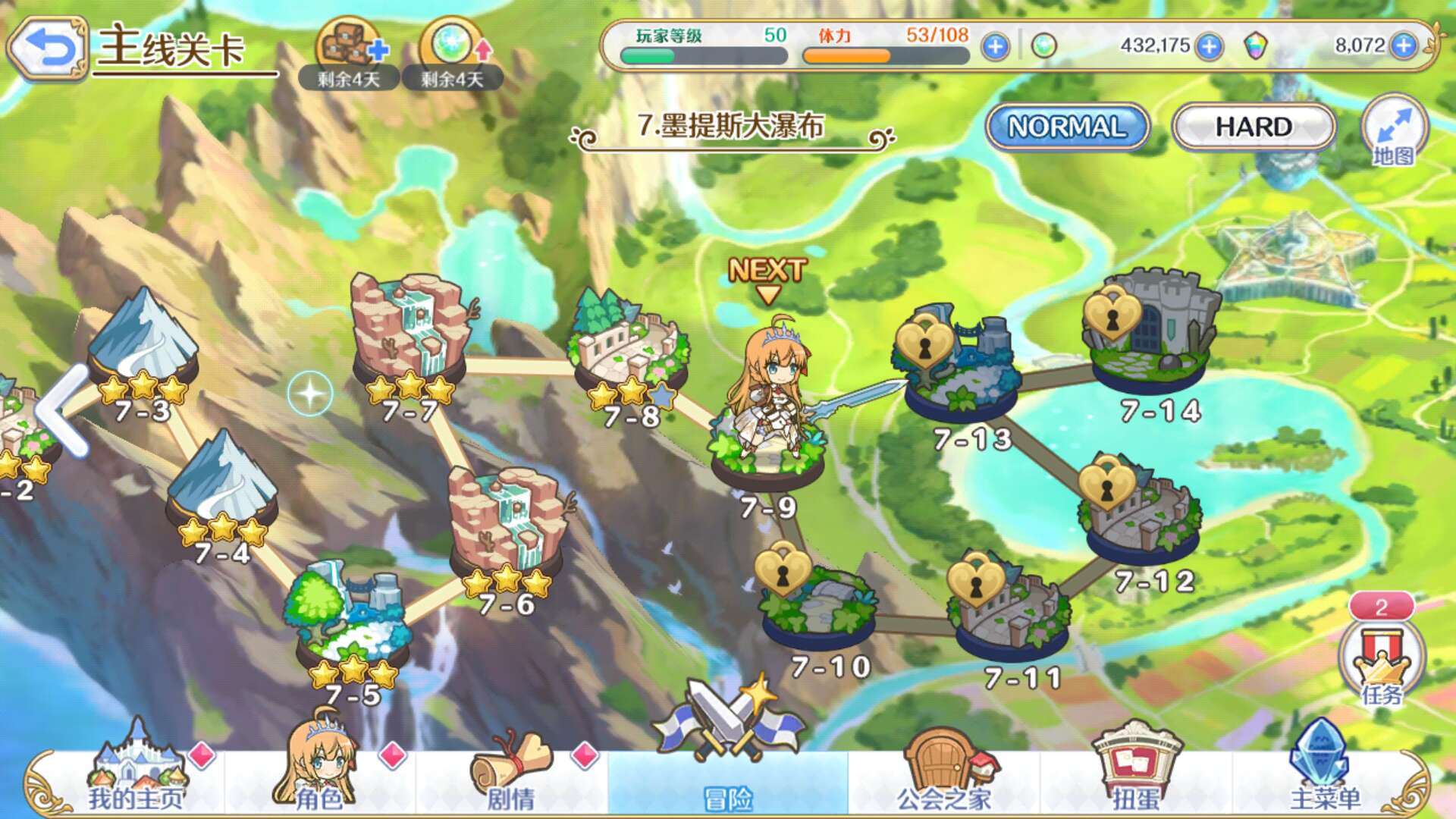Keep NORMAL difficulty selected
The image size is (1456, 819).
(x=1066, y=127)
